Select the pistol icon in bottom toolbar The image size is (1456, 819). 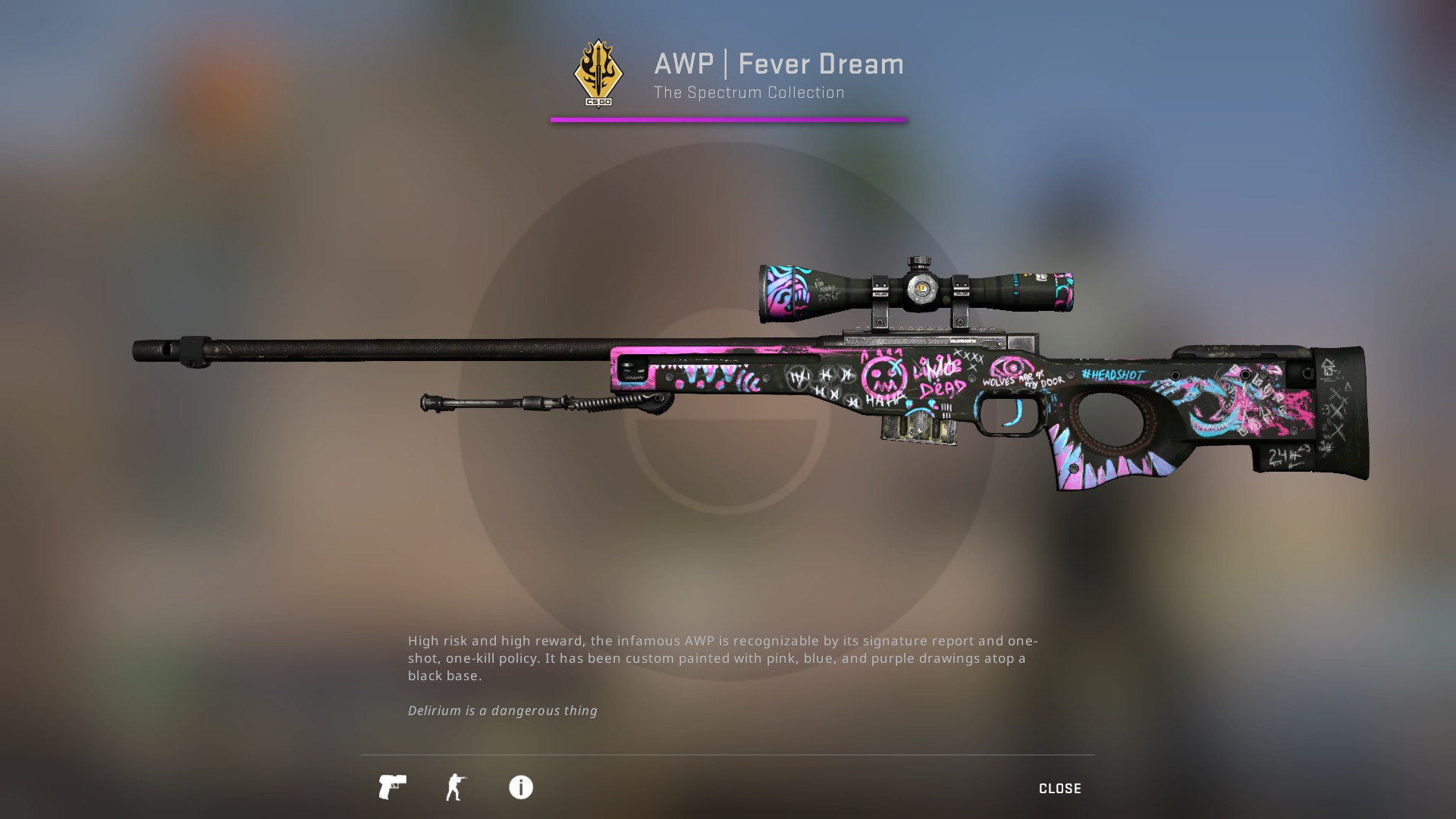tap(391, 788)
